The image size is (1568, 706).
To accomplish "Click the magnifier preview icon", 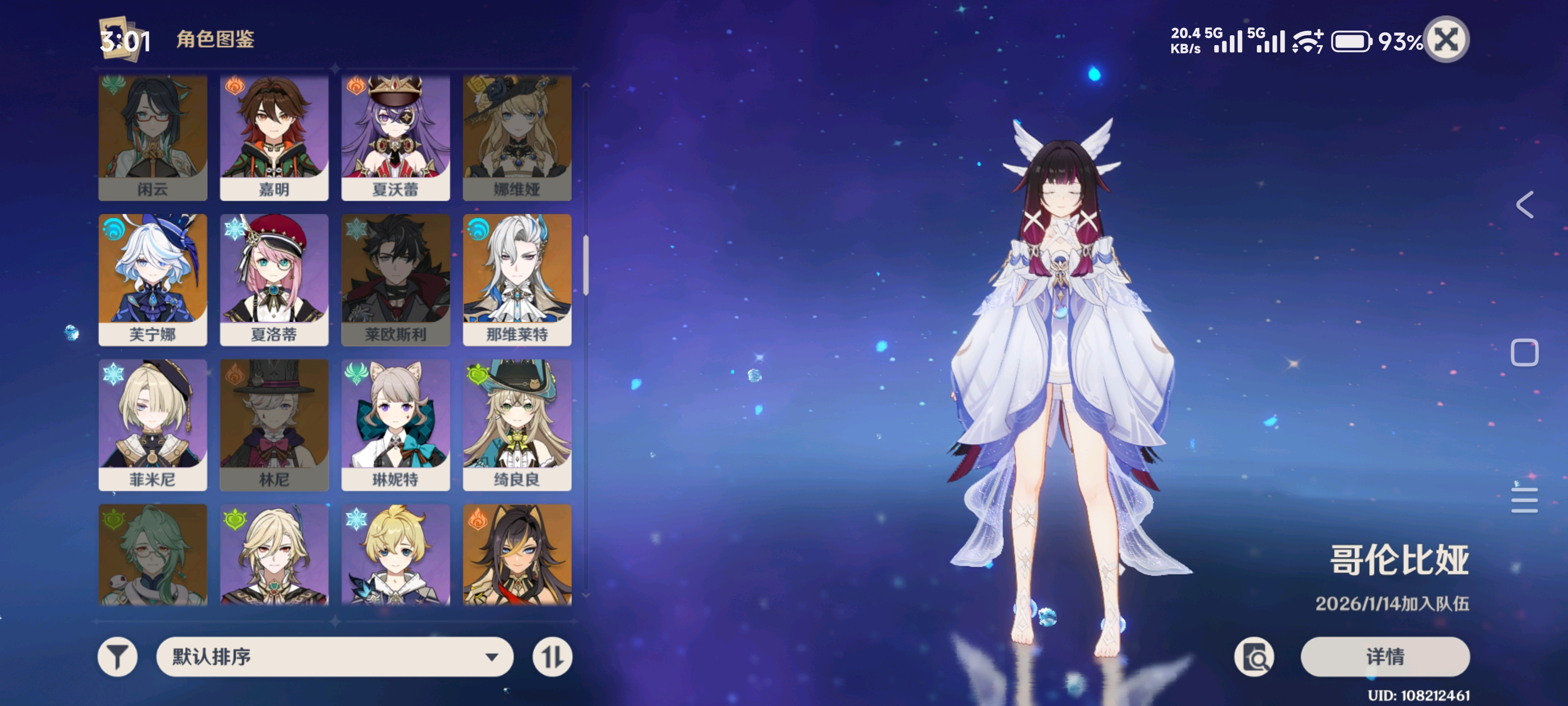I will click(x=1254, y=656).
